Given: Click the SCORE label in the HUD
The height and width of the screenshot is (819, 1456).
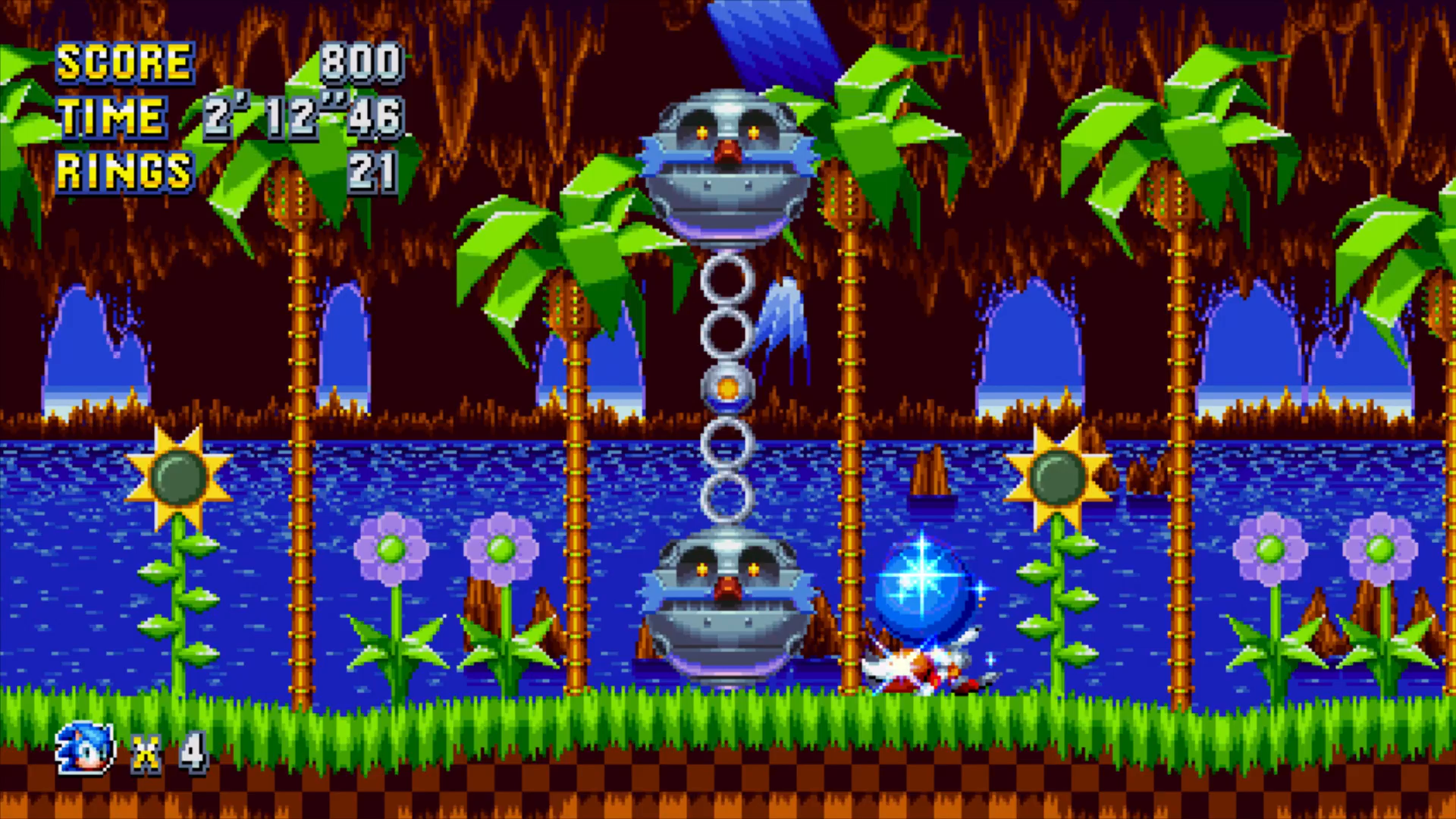Looking at the screenshot, I should [x=125, y=62].
